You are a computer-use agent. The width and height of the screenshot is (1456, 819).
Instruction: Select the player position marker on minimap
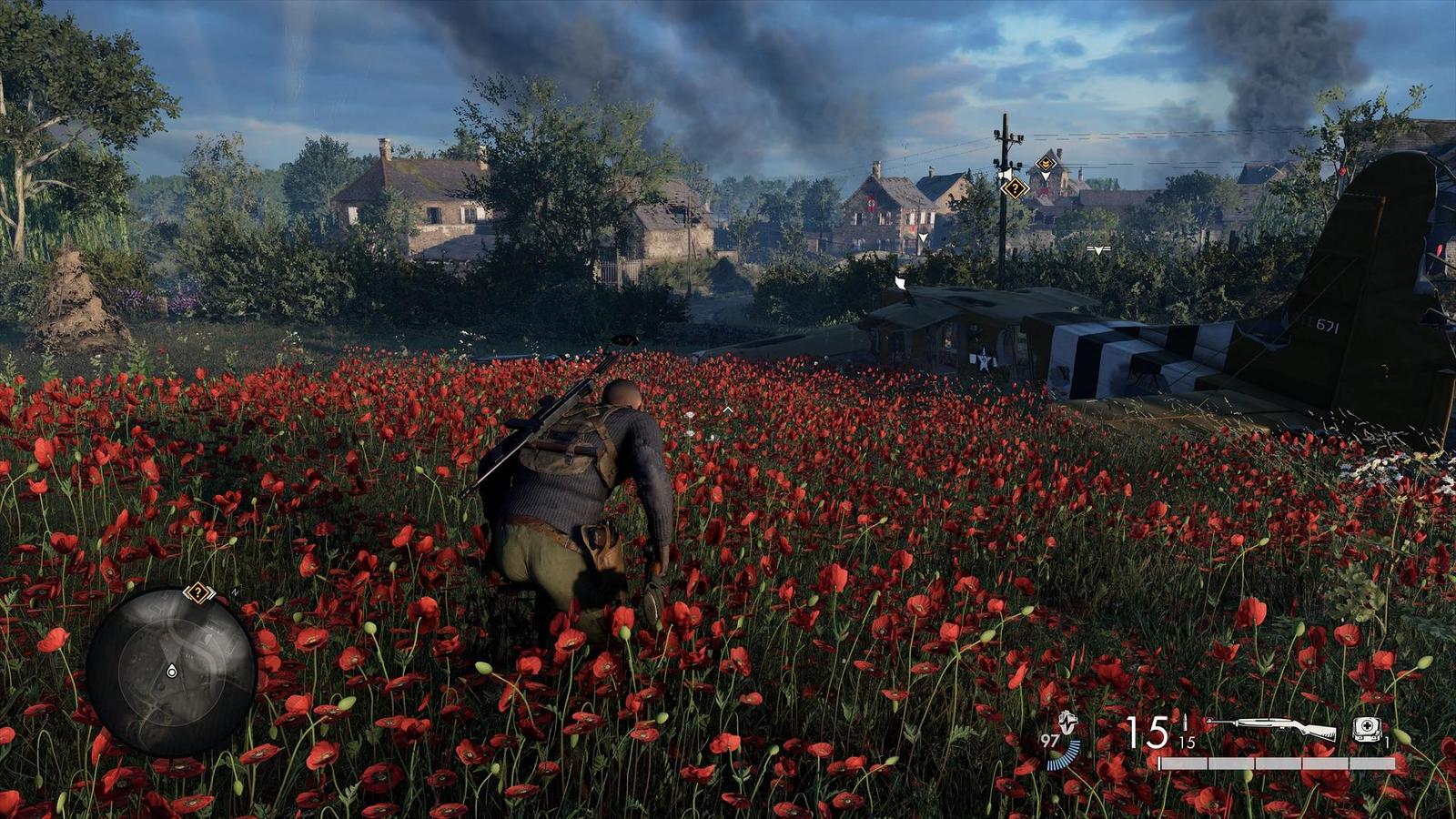pyautogui.click(x=171, y=672)
